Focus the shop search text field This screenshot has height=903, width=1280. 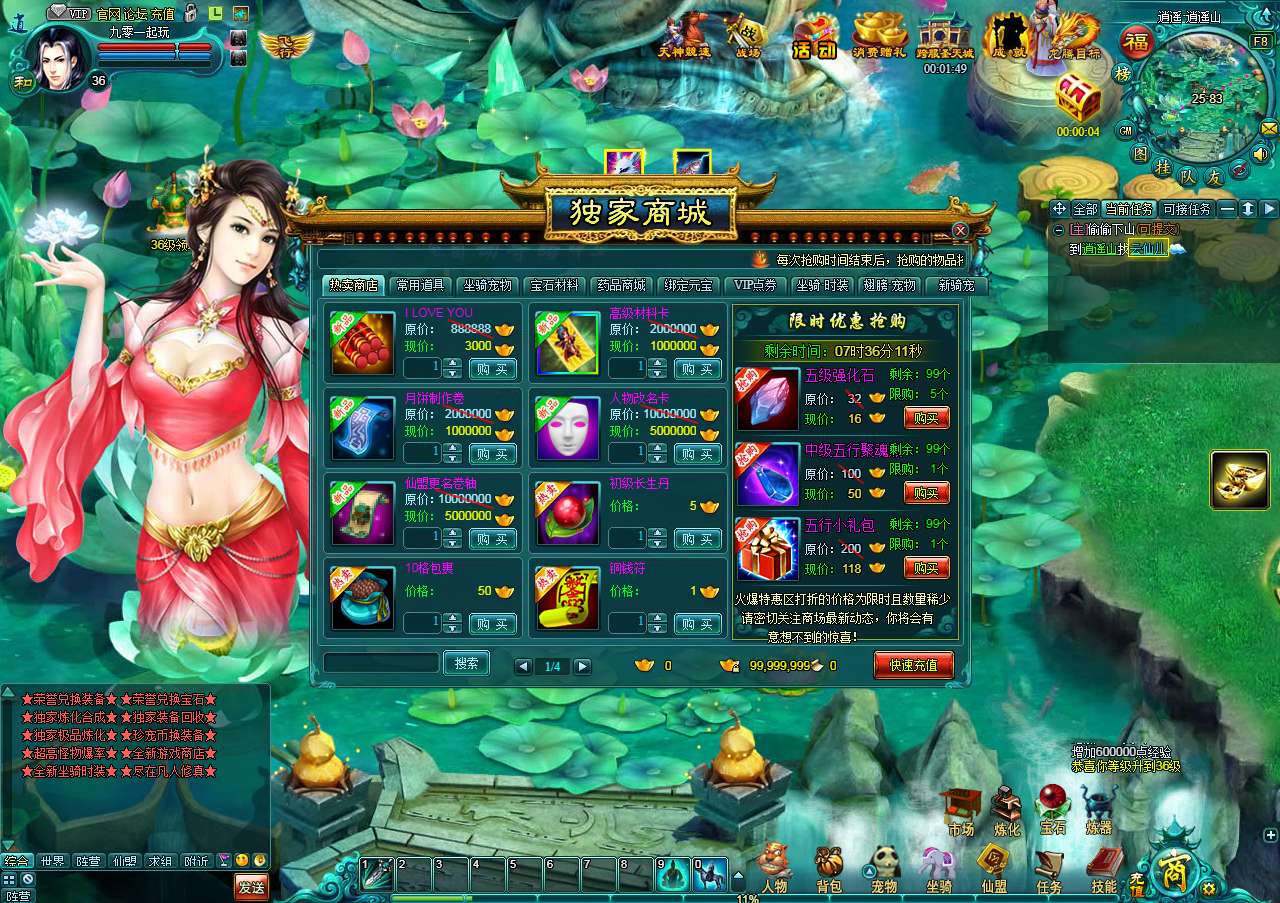381,663
